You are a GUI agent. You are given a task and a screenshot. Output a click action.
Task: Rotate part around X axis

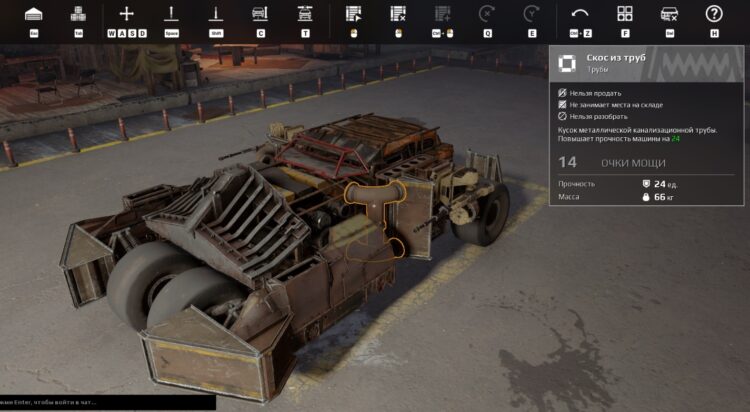[x=487, y=14]
